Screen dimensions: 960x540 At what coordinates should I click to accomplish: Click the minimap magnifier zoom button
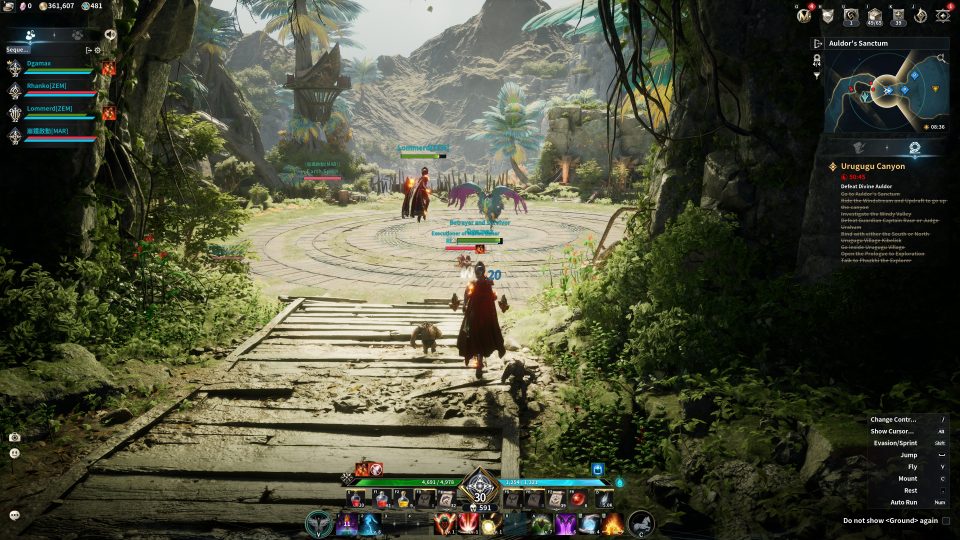pyautogui.click(x=941, y=60)
